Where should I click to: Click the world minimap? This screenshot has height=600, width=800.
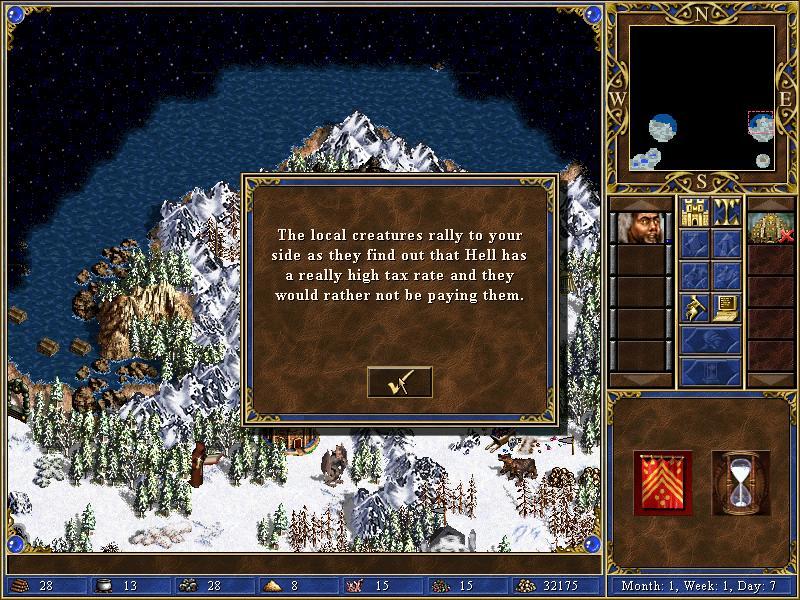pos(702,98)
